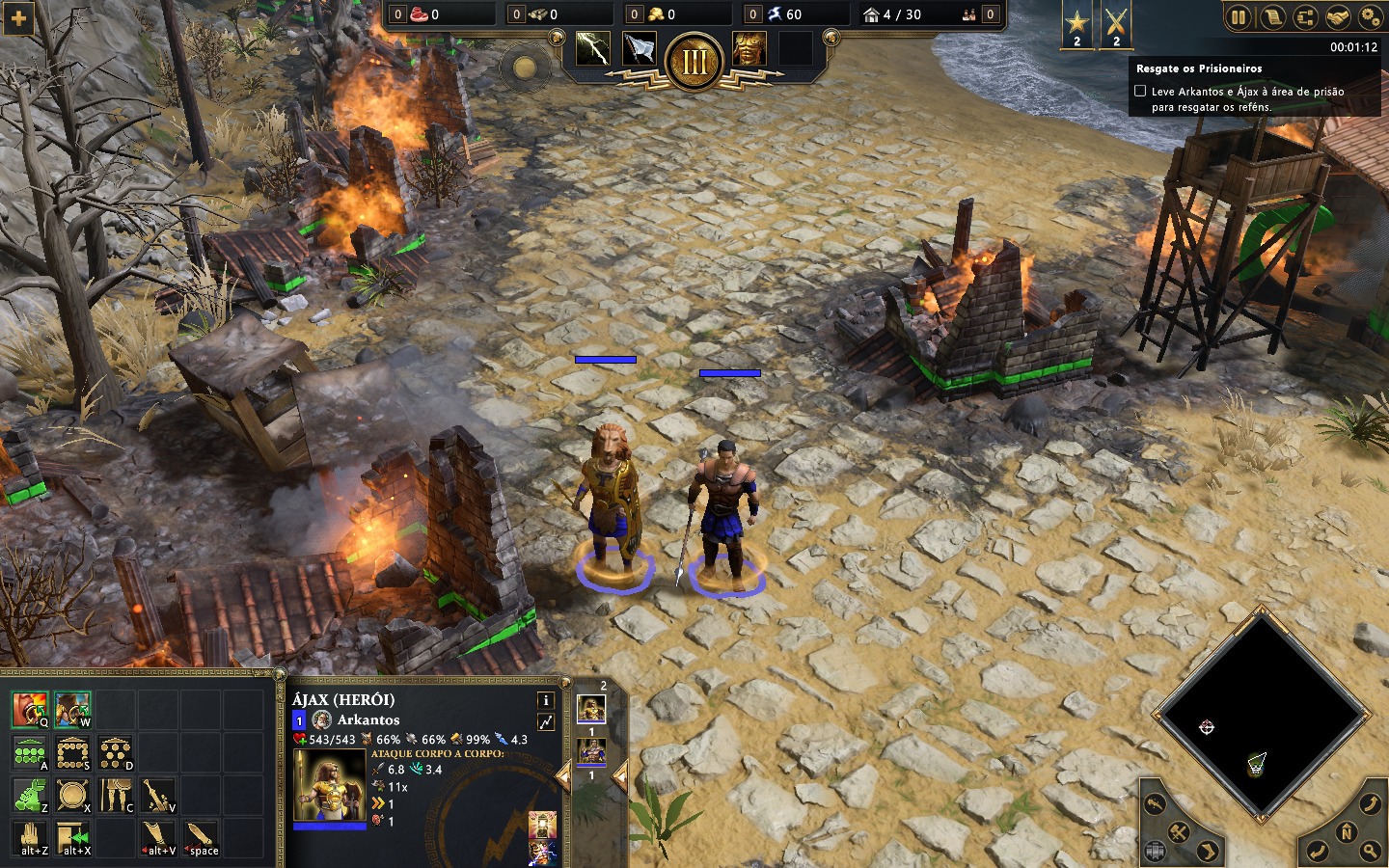The width and height of the screenshot is (1389, 868).
Task: Open the scroll-shaped objectives log
Action: point(1271,16)
